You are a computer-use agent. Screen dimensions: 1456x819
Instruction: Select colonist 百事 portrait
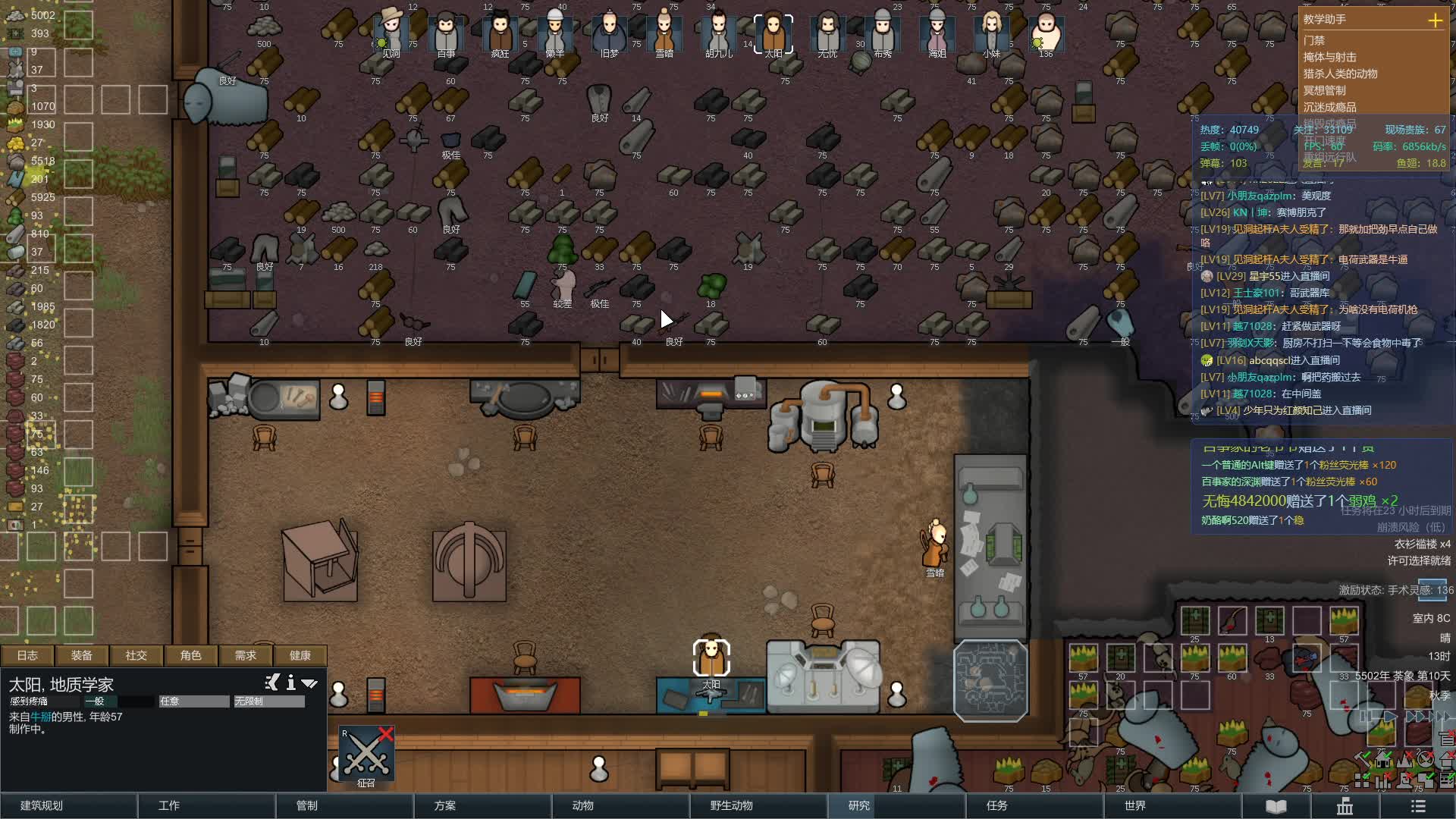446,34
